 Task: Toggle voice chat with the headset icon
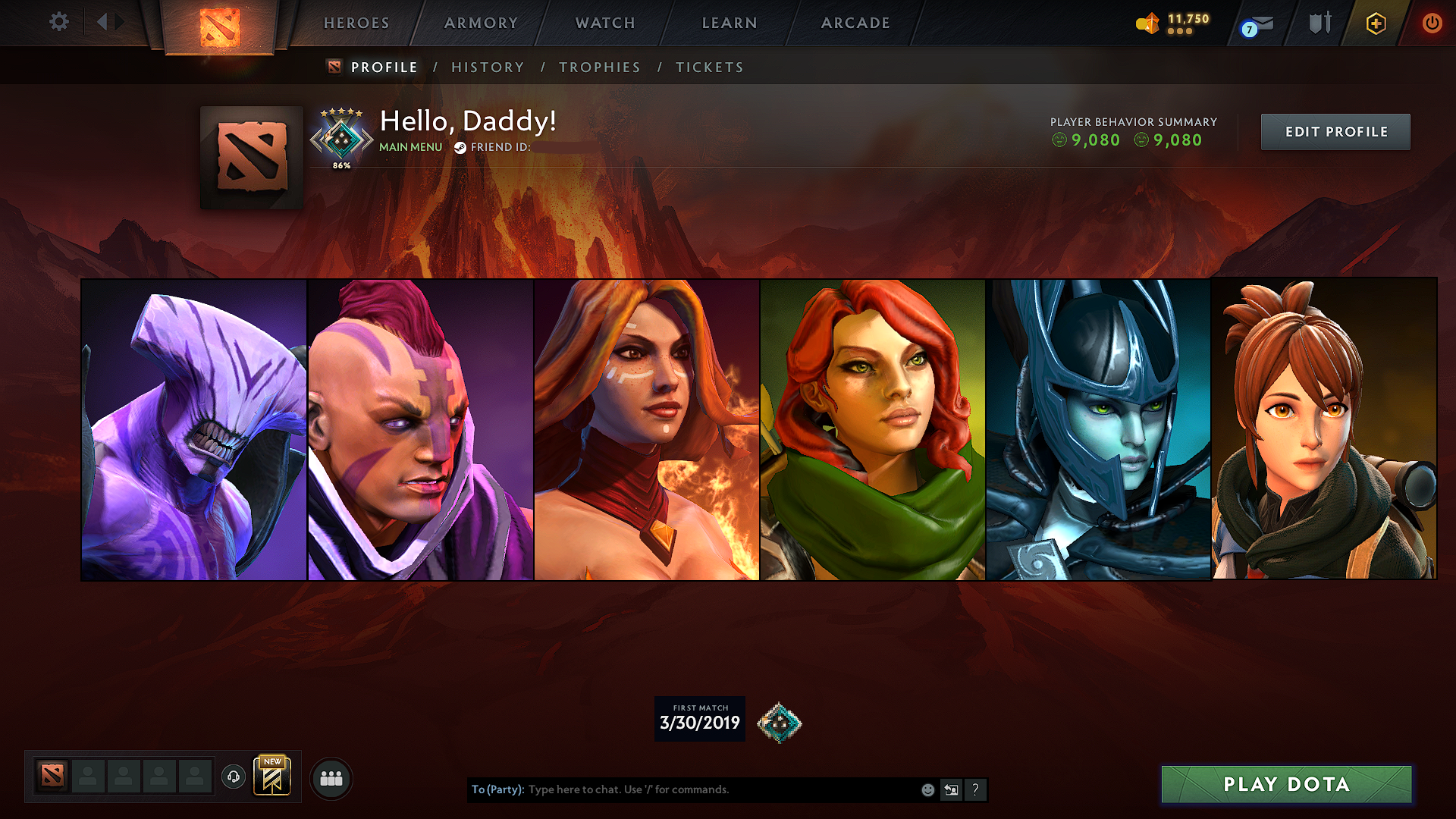pyautogui.click(x=234, y=777)
